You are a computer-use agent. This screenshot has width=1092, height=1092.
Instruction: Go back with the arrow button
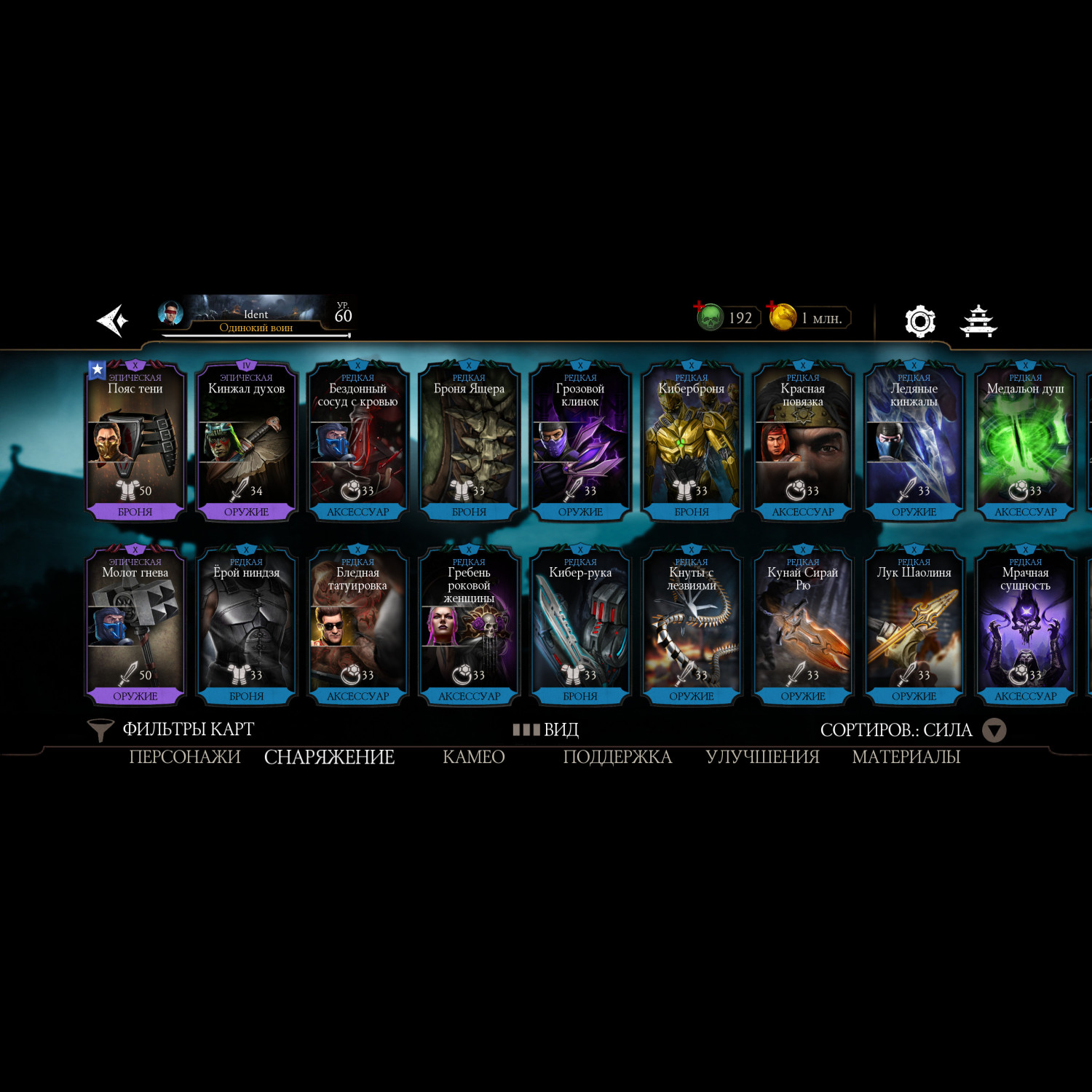pyautogui.click(x=113, y=320)
